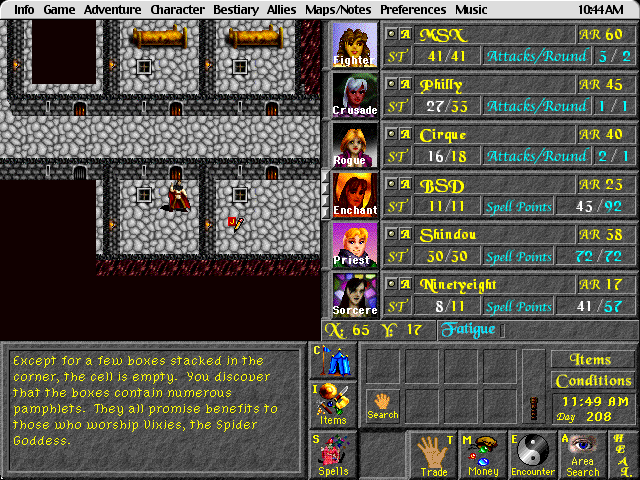This screenshot has width=640, height=480.
Task: Open the Adventure menu
Action: [112, 9]
